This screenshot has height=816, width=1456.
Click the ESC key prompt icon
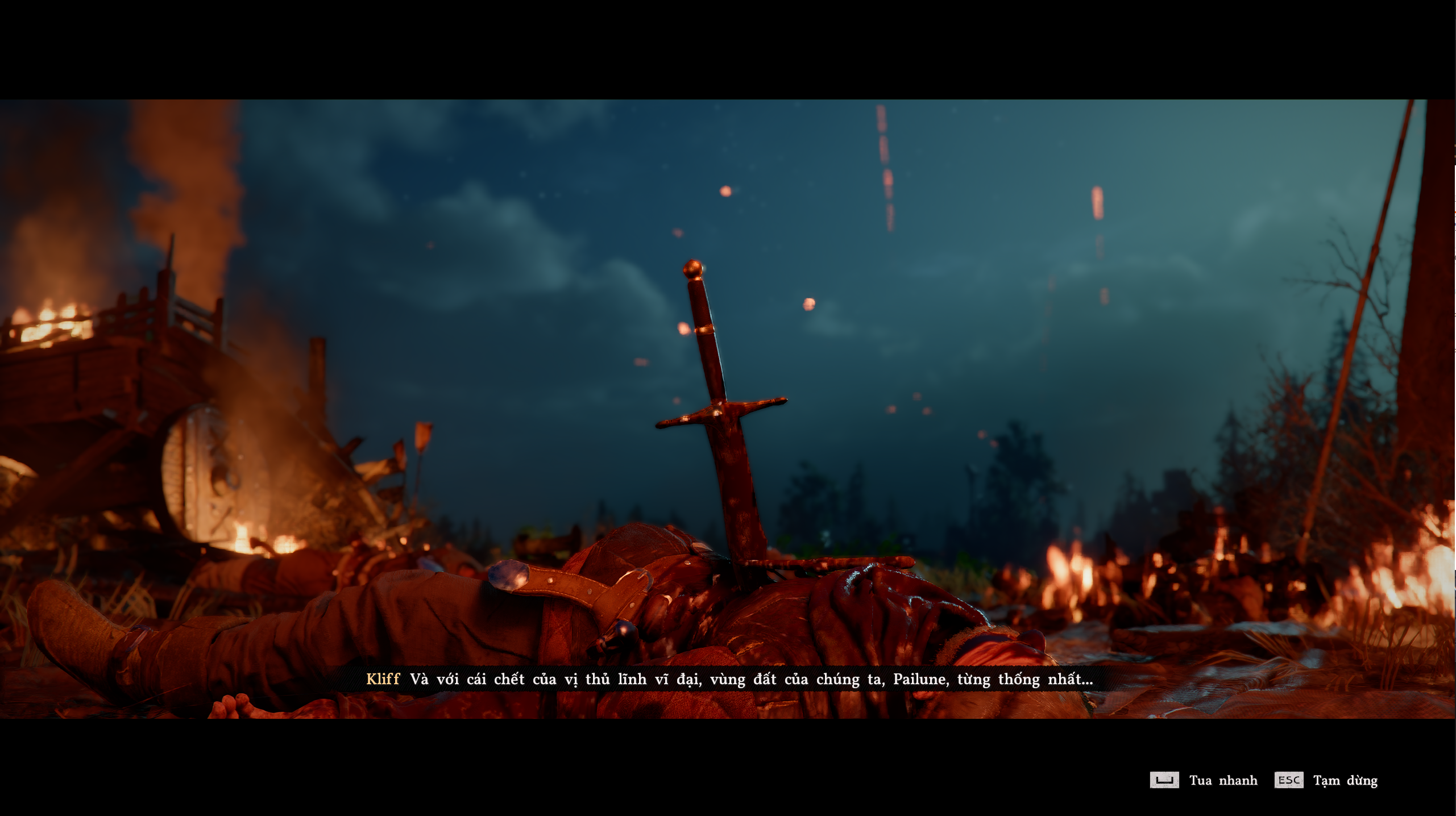[1289, 780]
